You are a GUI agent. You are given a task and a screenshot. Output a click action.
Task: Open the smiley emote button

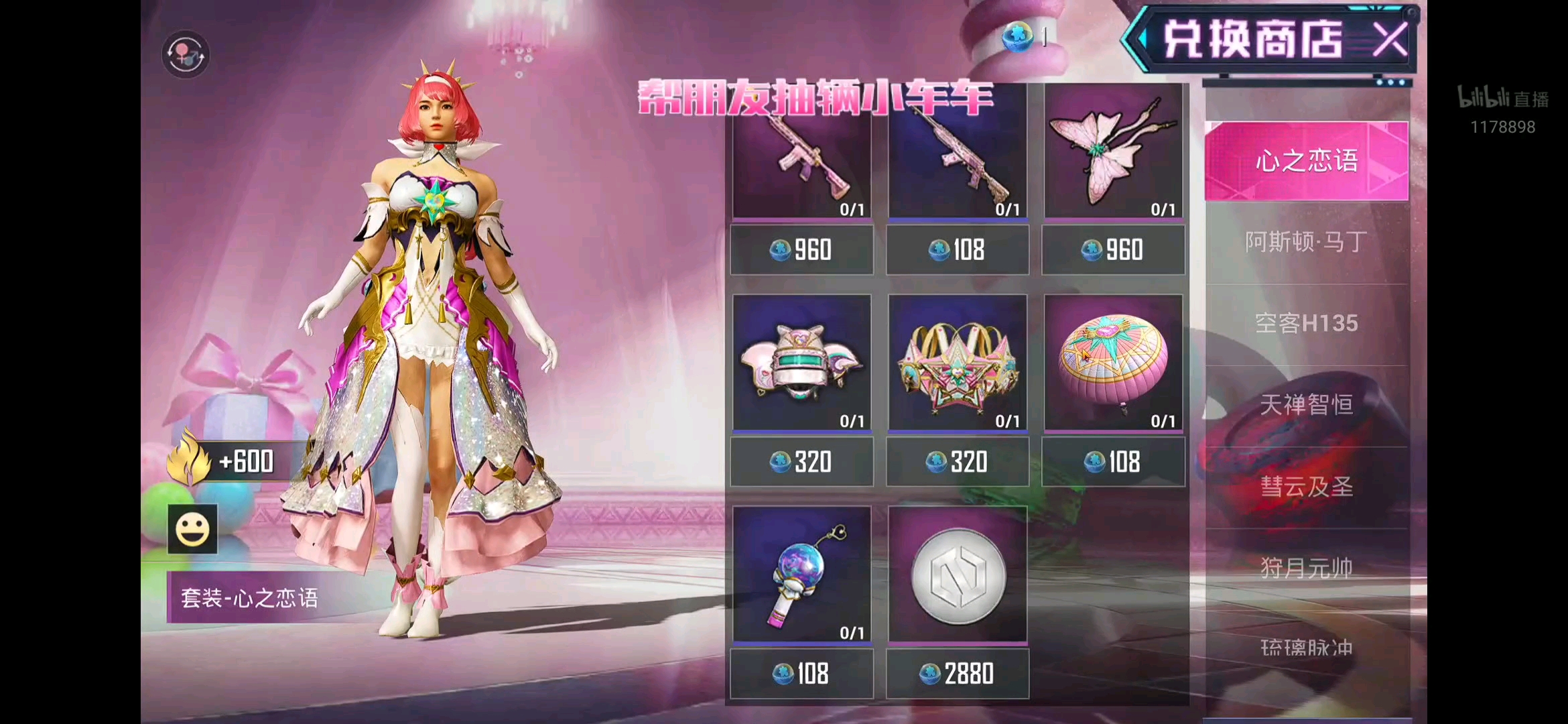pyautogui.click(x=192, y=529)
